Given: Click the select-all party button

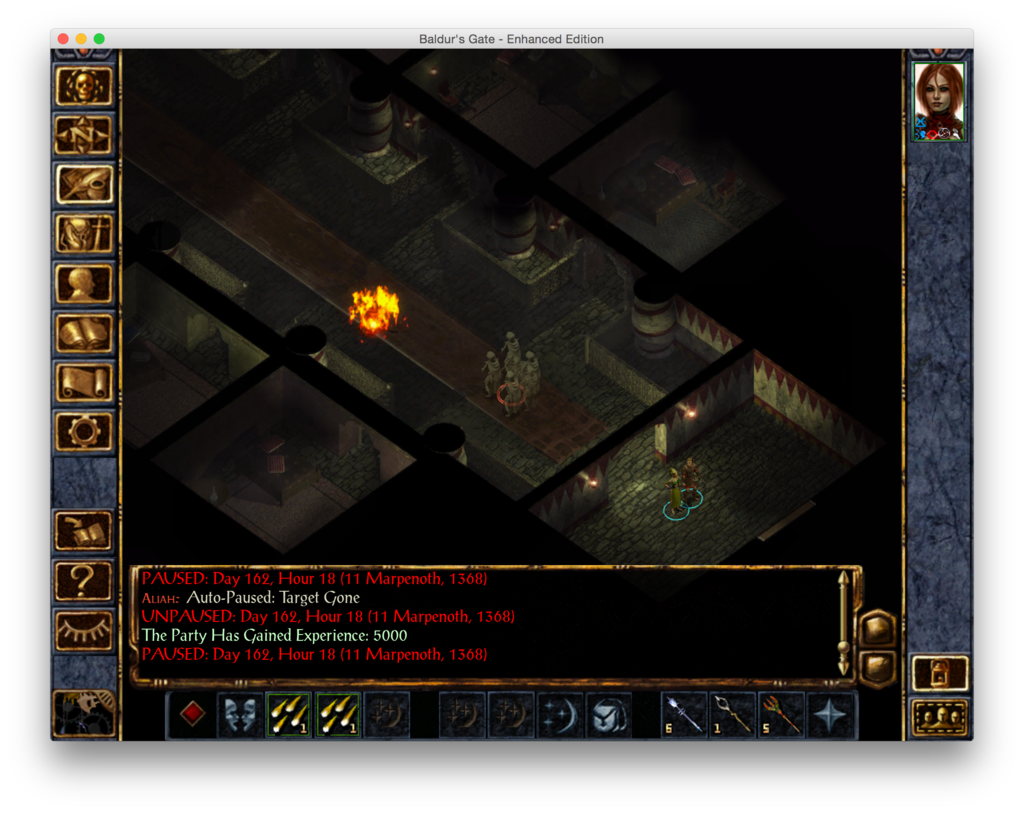Looking at the screenshot, I should pyautogui.click(x=940, y=717).
